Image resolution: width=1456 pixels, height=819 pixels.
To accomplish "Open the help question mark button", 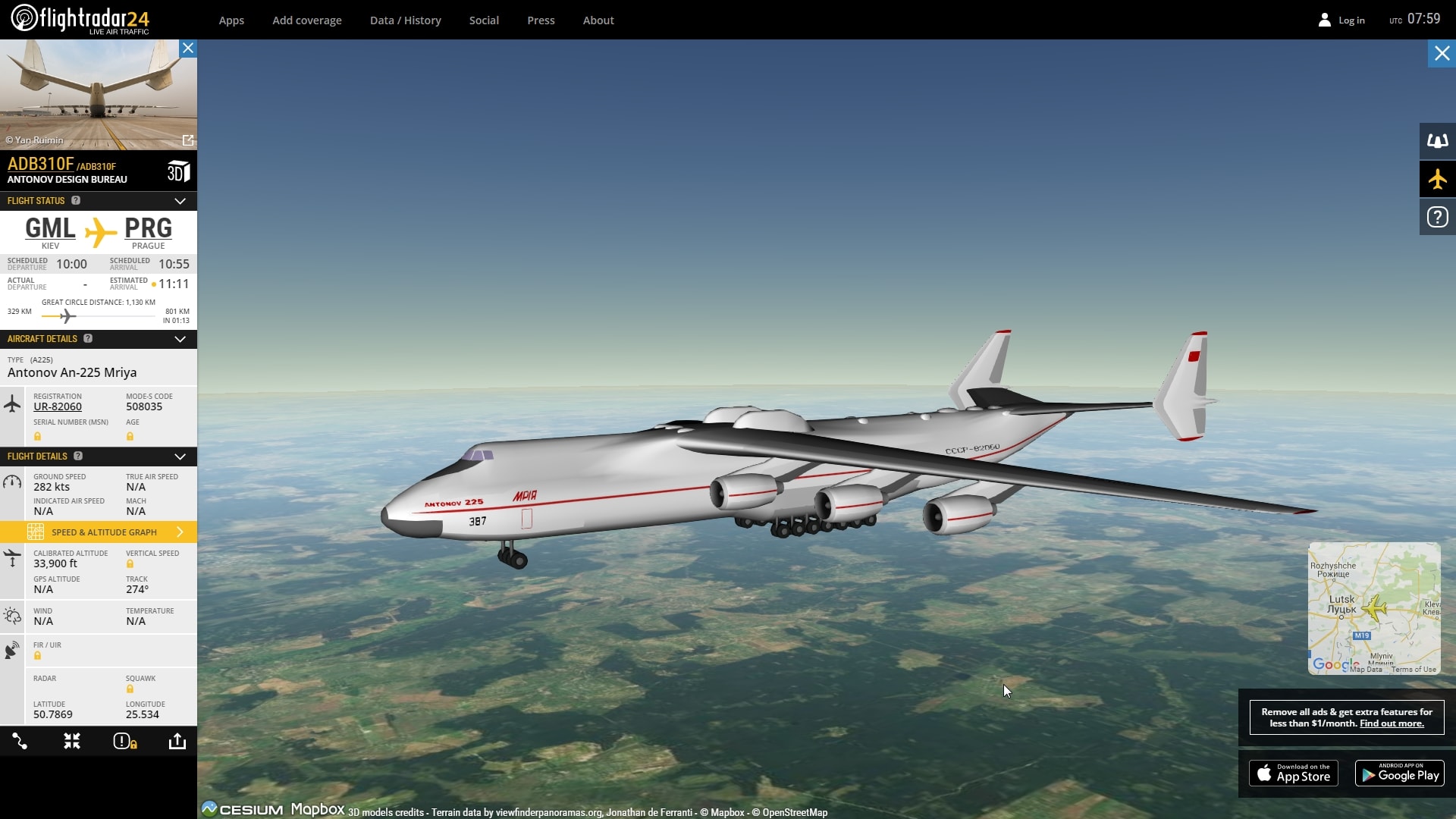I will [1437, 218].
